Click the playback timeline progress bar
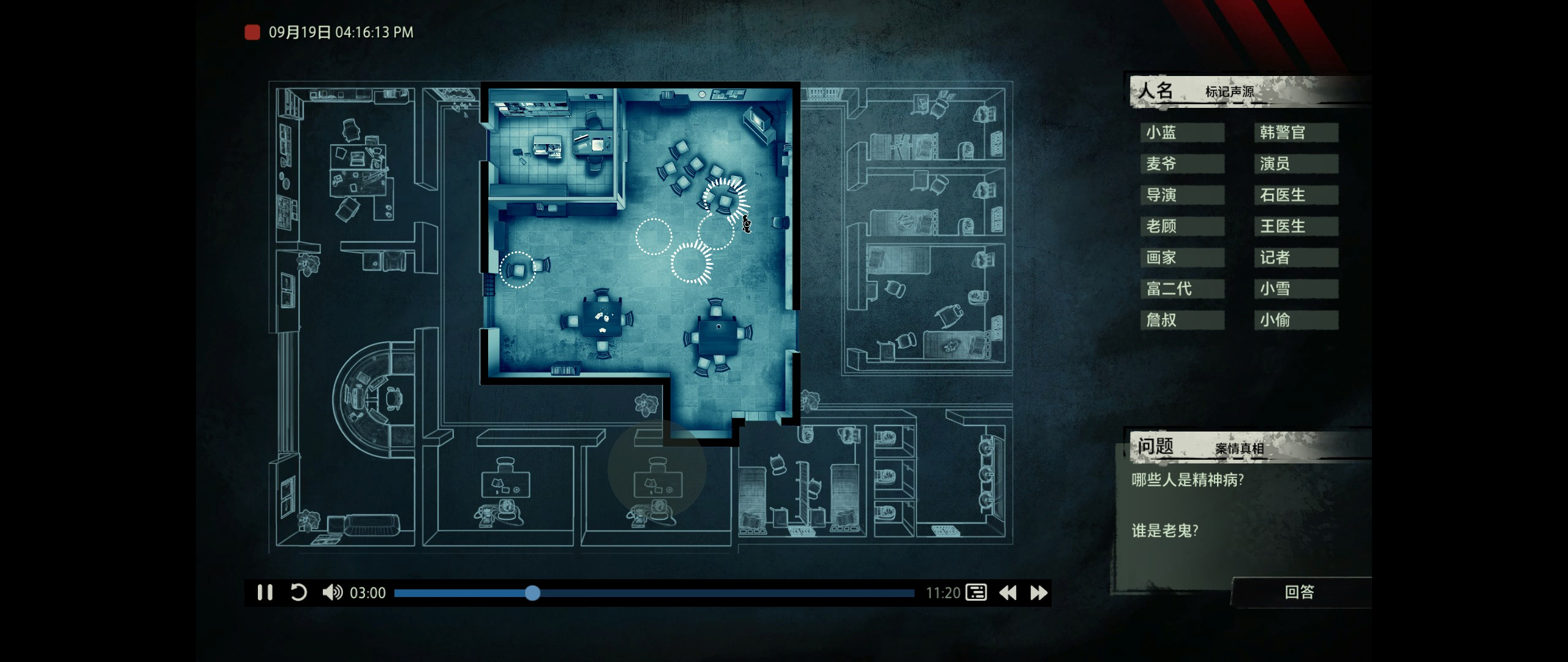 tap(654, 593)
